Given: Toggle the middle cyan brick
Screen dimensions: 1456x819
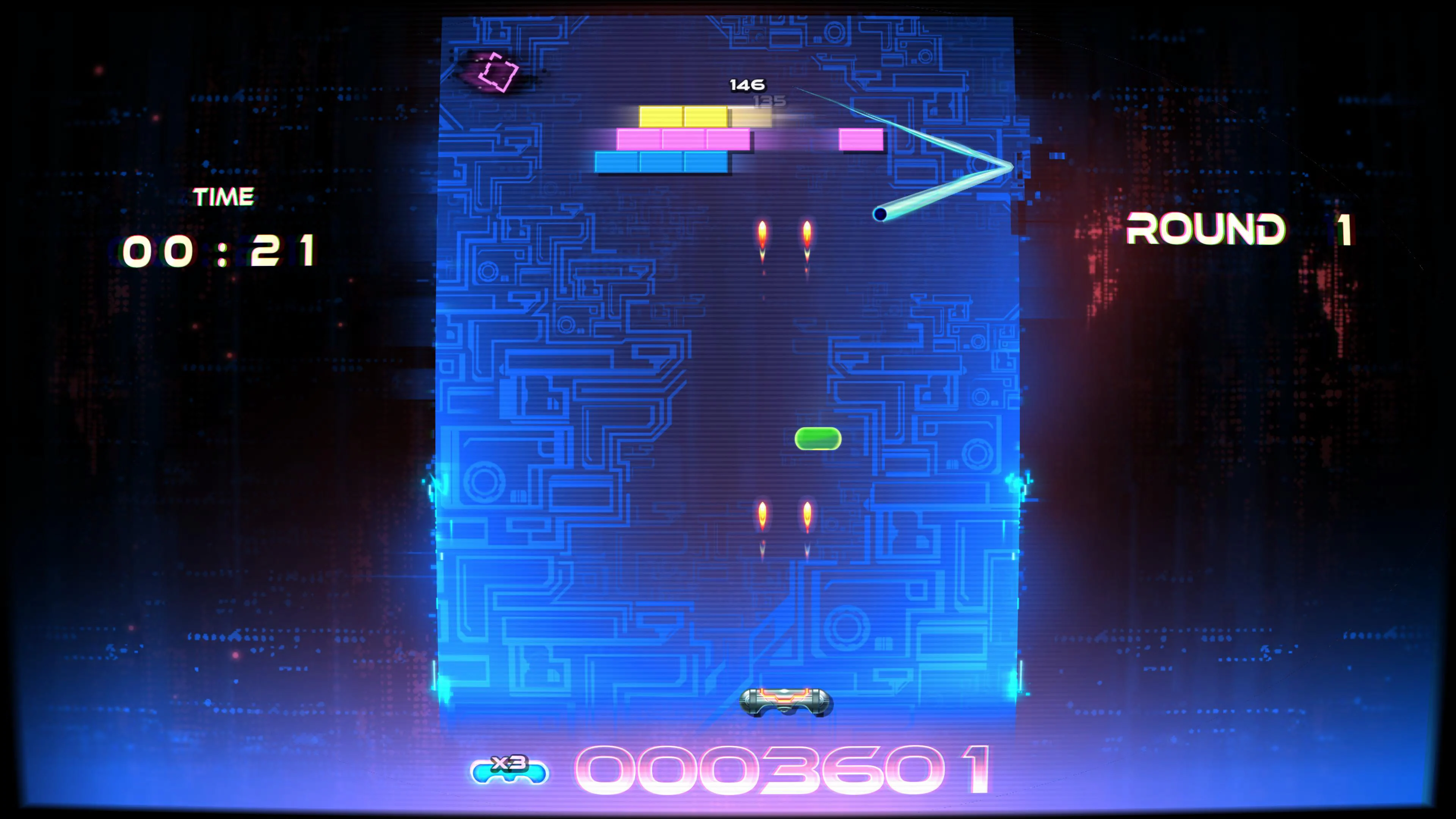Looking at the screenshot, I should (661, 161).
